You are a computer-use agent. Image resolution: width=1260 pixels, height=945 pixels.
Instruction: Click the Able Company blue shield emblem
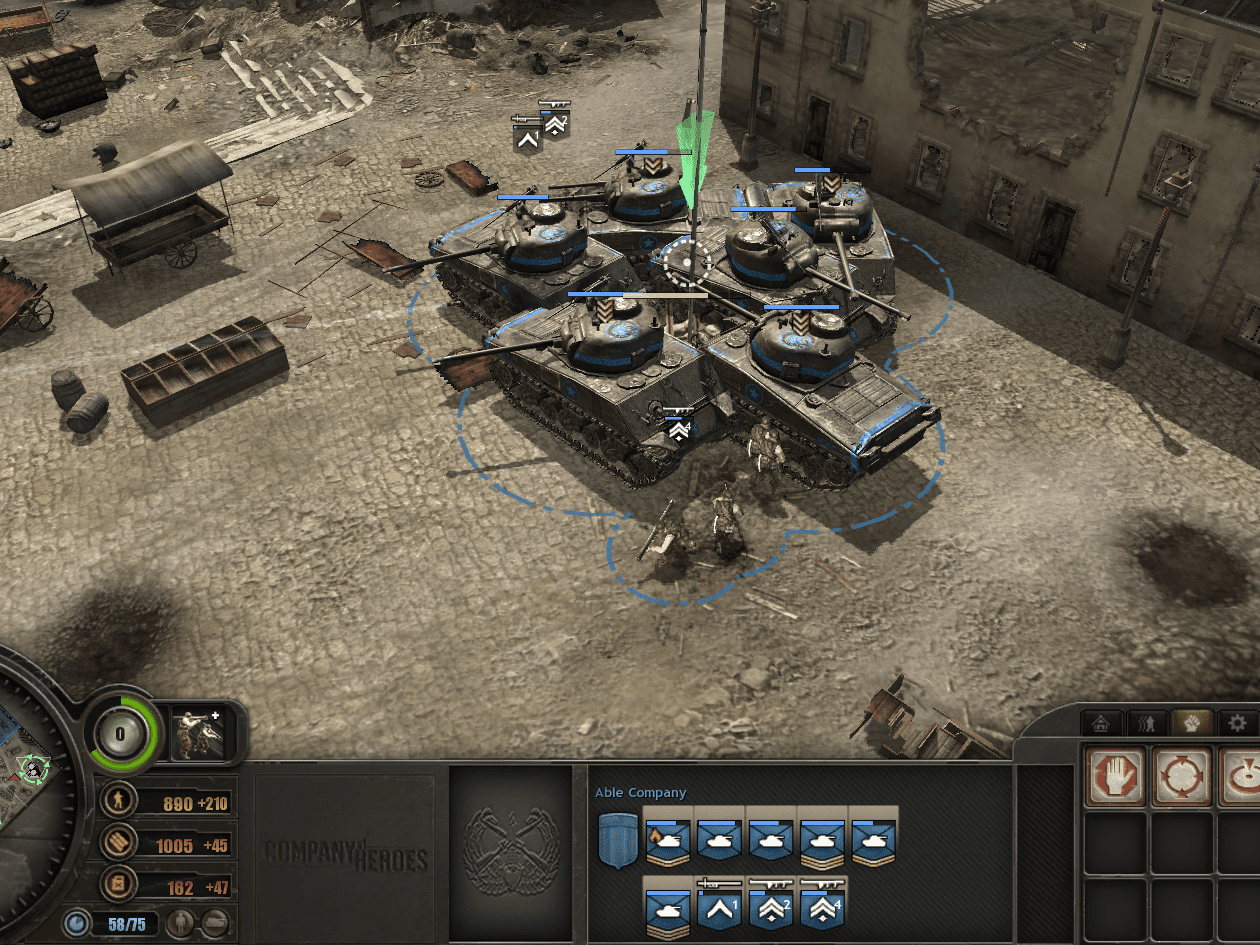point(616,840)
